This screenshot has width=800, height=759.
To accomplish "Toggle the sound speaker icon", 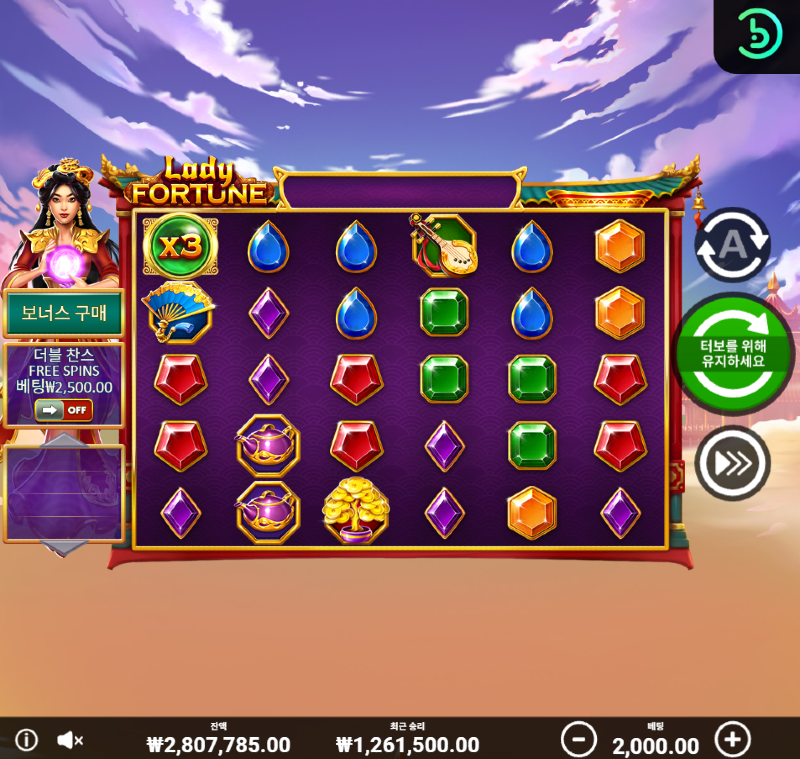I will pos(69,740).
